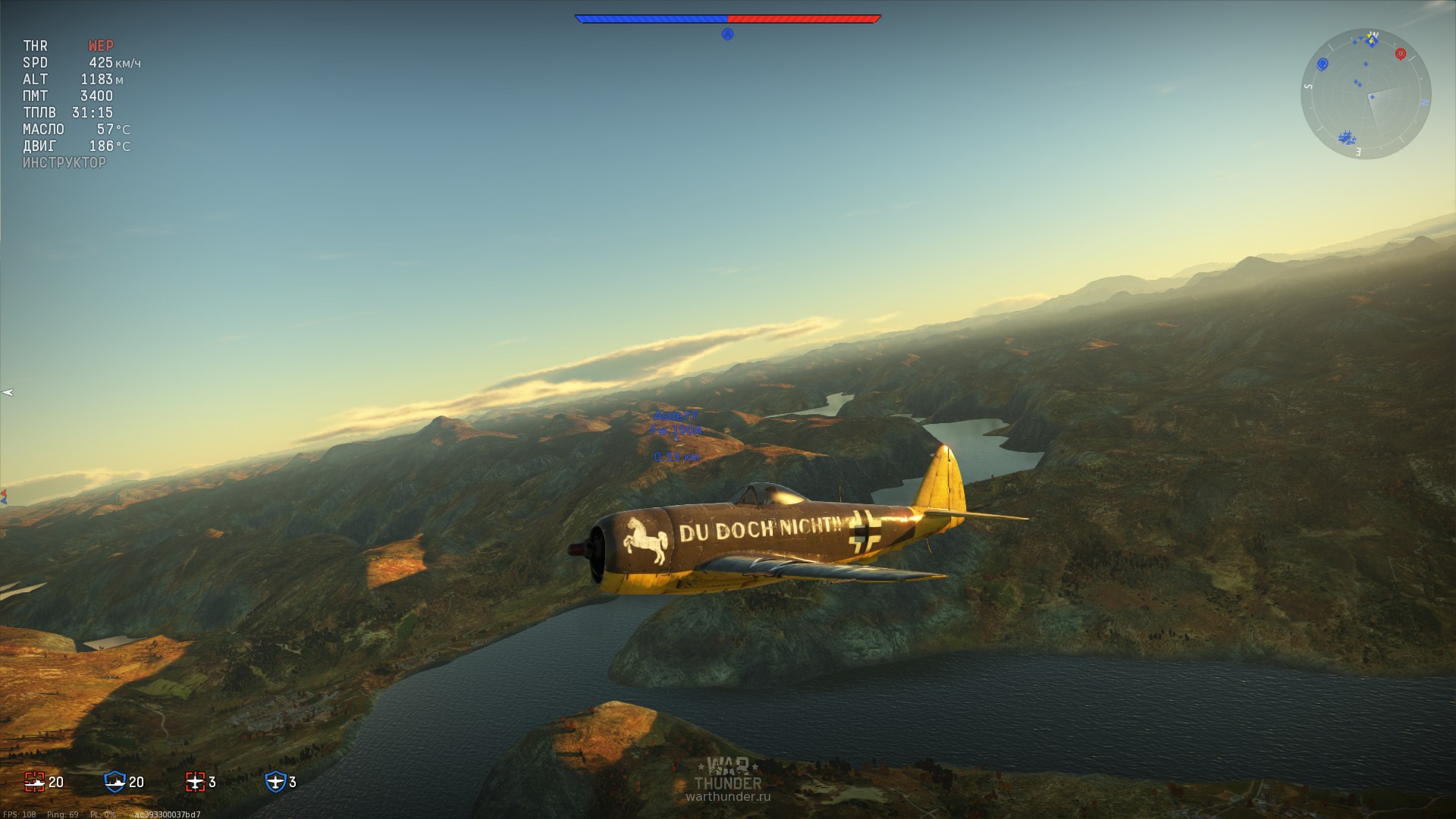Screen dimensions: 1456x819
Task: Click the red enemy aircraft counter icon
Action: [x=196, y=782]
